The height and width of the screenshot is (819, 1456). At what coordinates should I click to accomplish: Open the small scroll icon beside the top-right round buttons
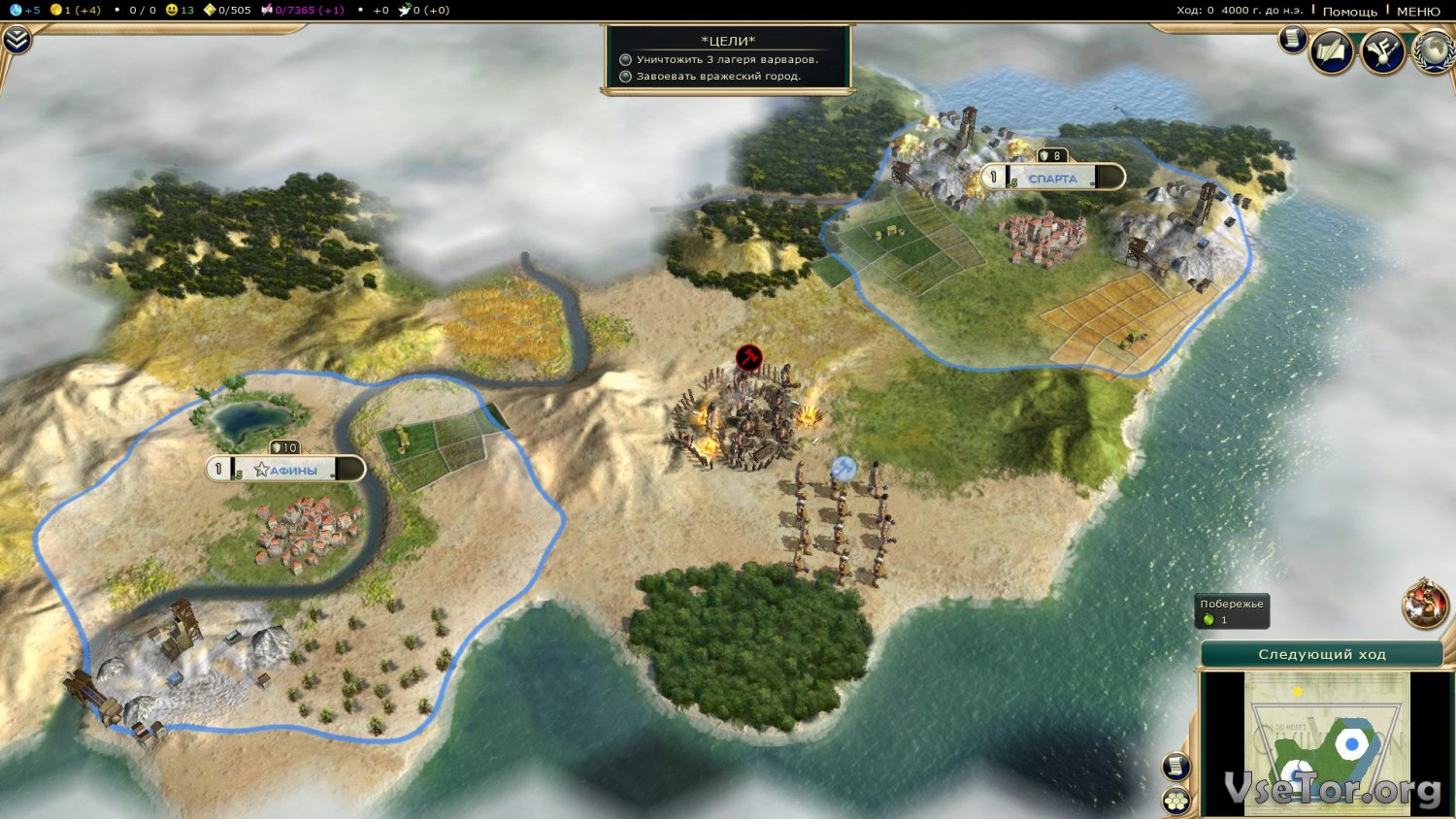(x=1292, y=39)
